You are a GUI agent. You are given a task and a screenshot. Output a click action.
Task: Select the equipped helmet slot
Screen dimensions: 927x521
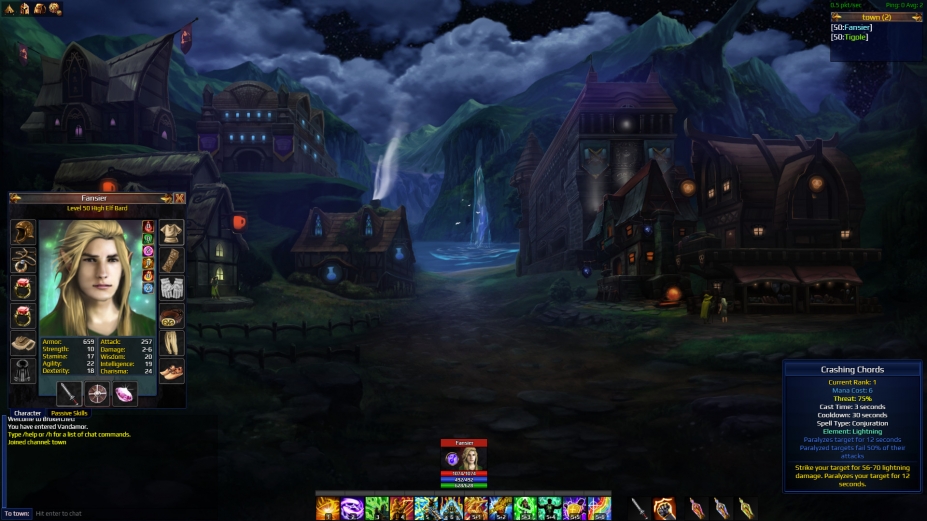[23, 232]
